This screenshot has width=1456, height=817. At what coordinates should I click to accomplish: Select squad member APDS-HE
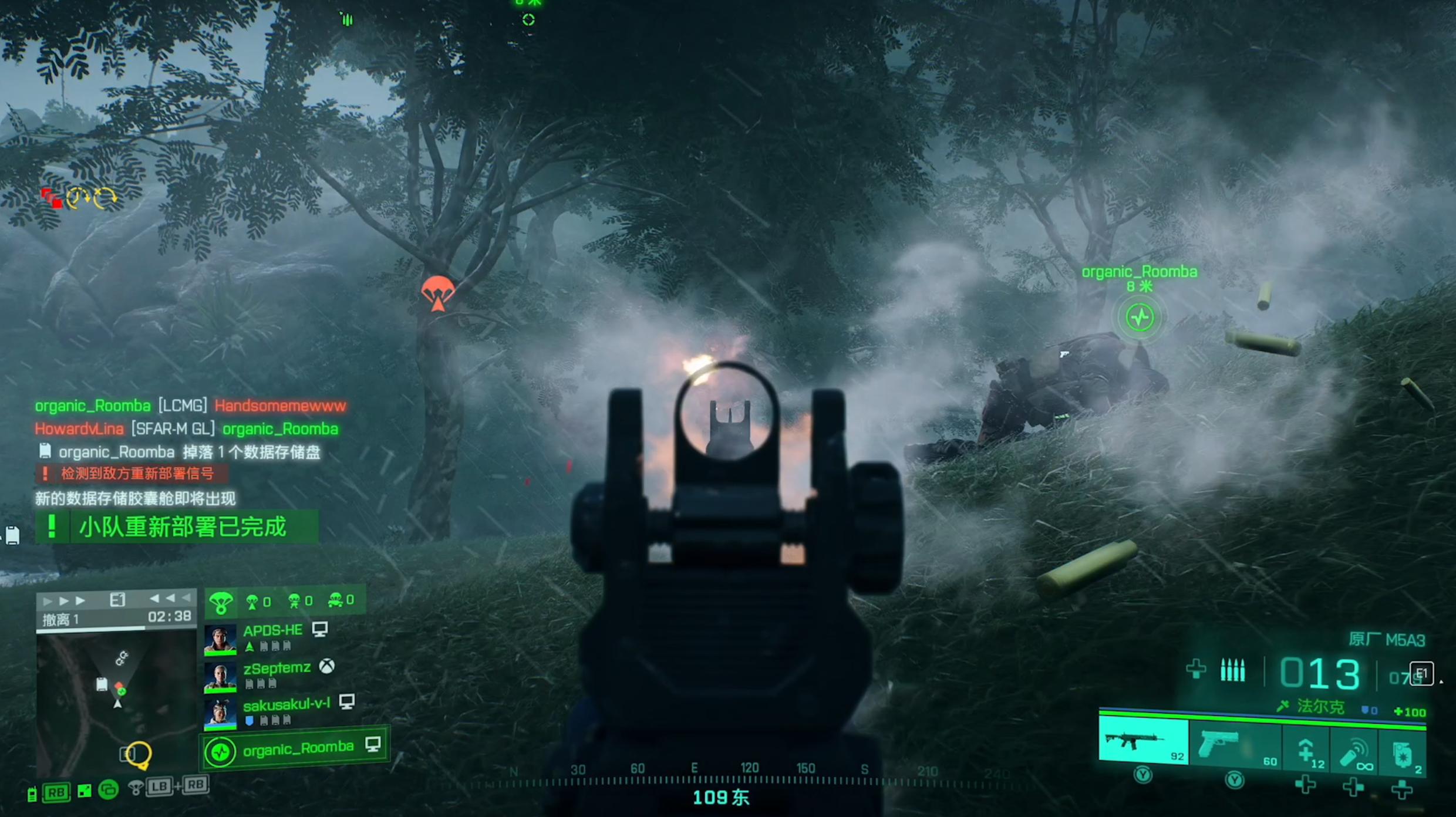272,632
